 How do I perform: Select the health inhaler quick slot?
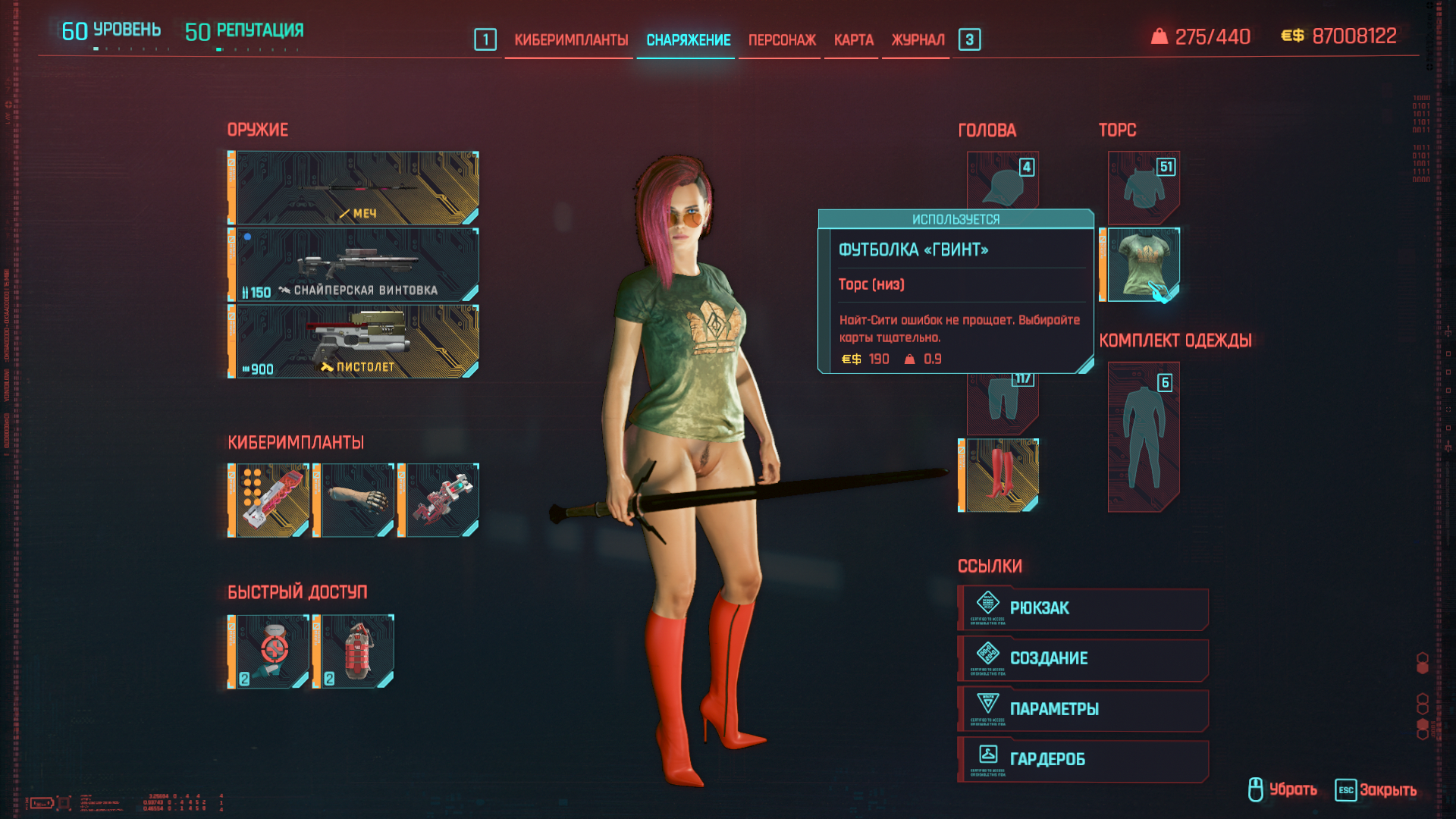click(x=271, y=651)
